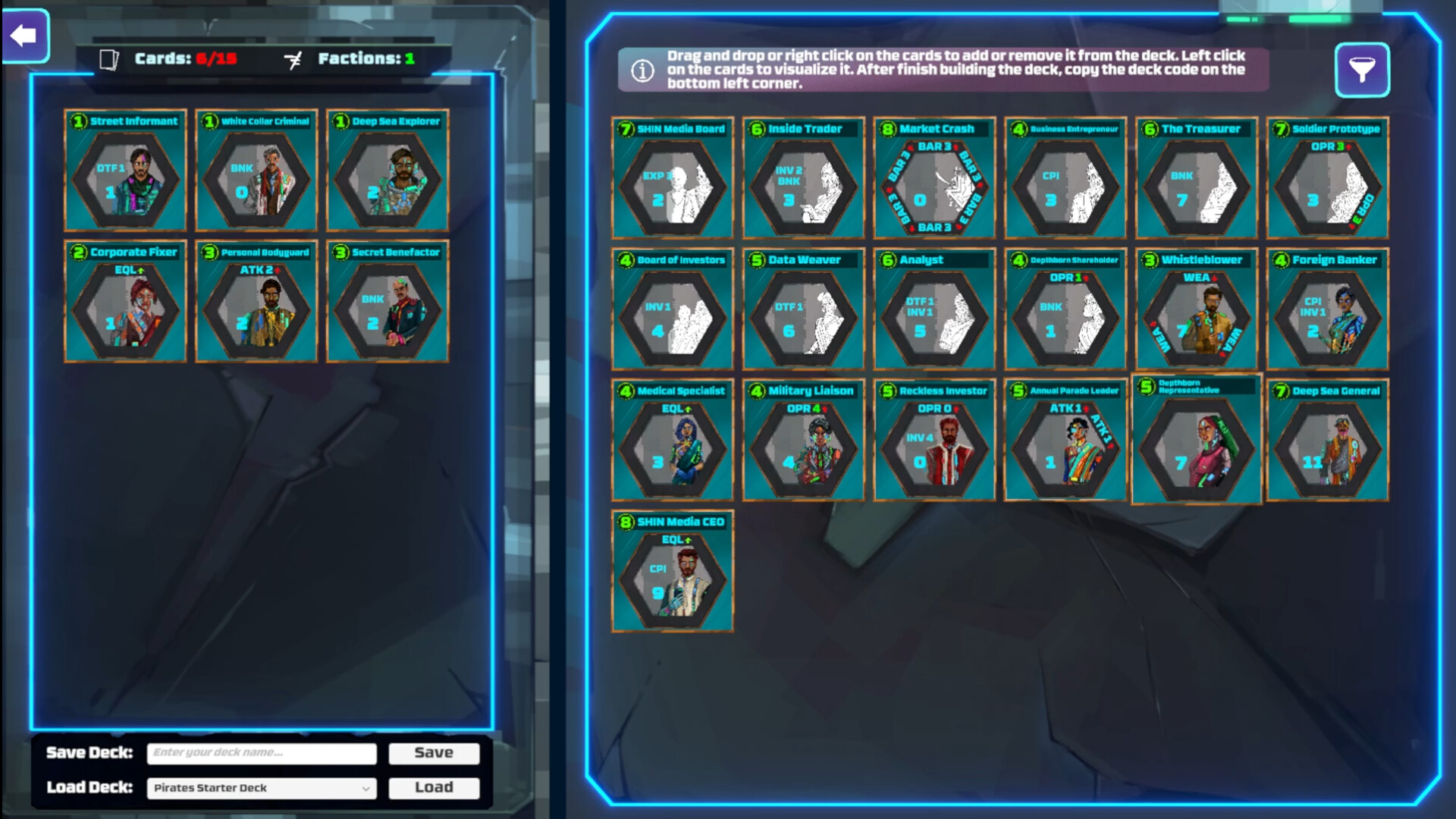Pick the Whistleblower card

coord(1197,309)
